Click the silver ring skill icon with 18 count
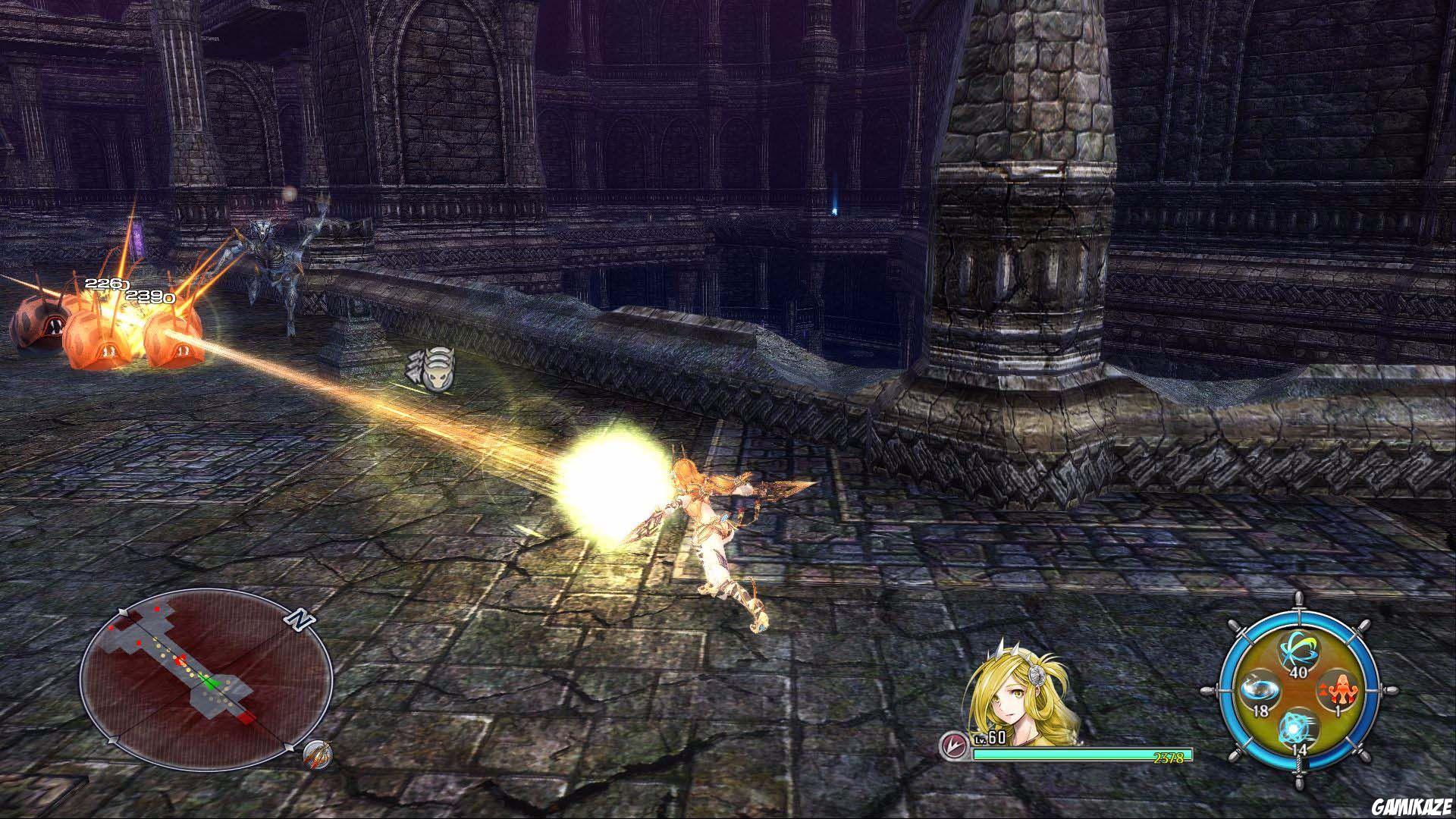The image size is (1456, 819). 1260,689
